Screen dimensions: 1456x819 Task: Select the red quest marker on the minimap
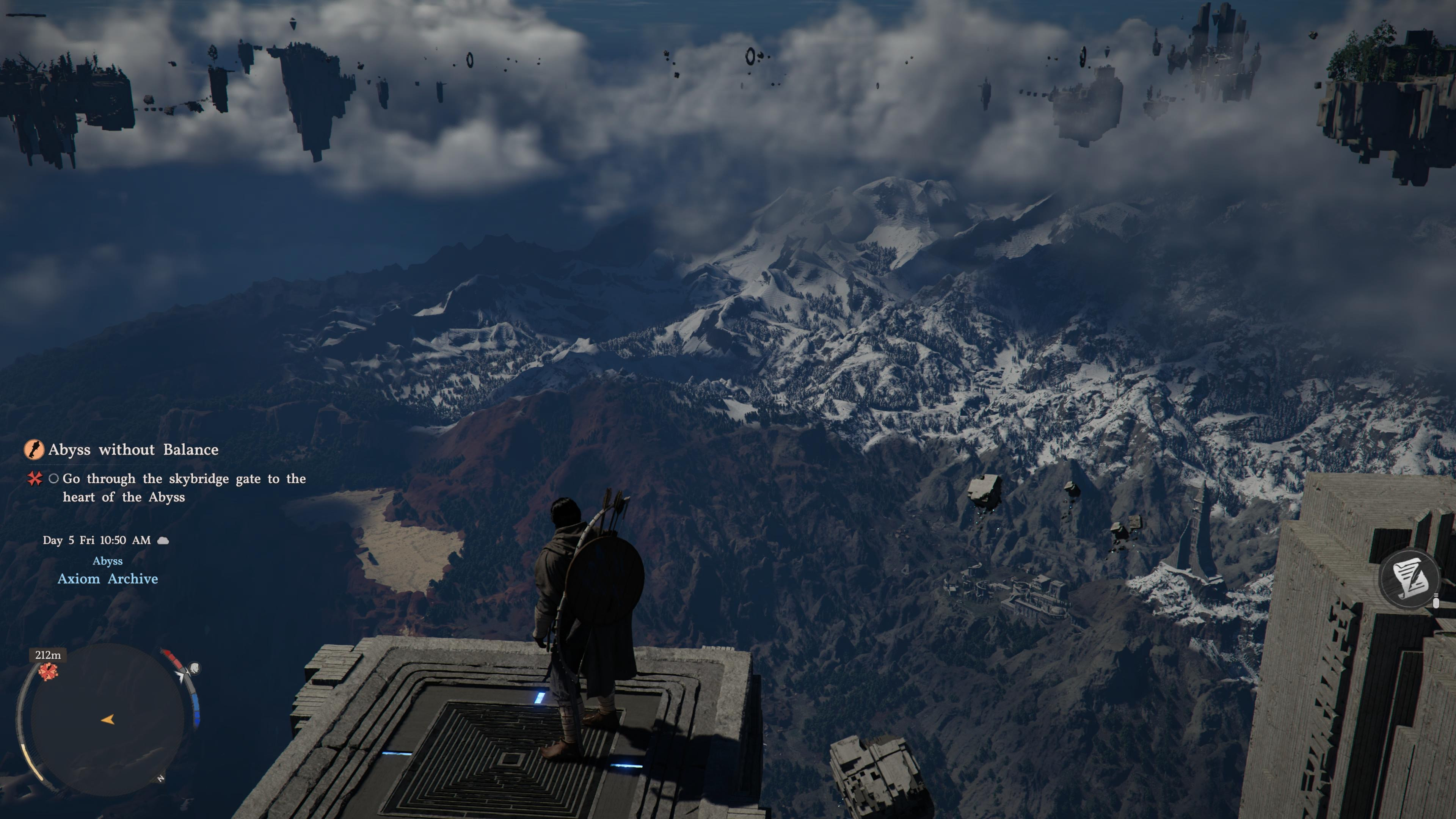pyautogui.click(x=48, y=672)
